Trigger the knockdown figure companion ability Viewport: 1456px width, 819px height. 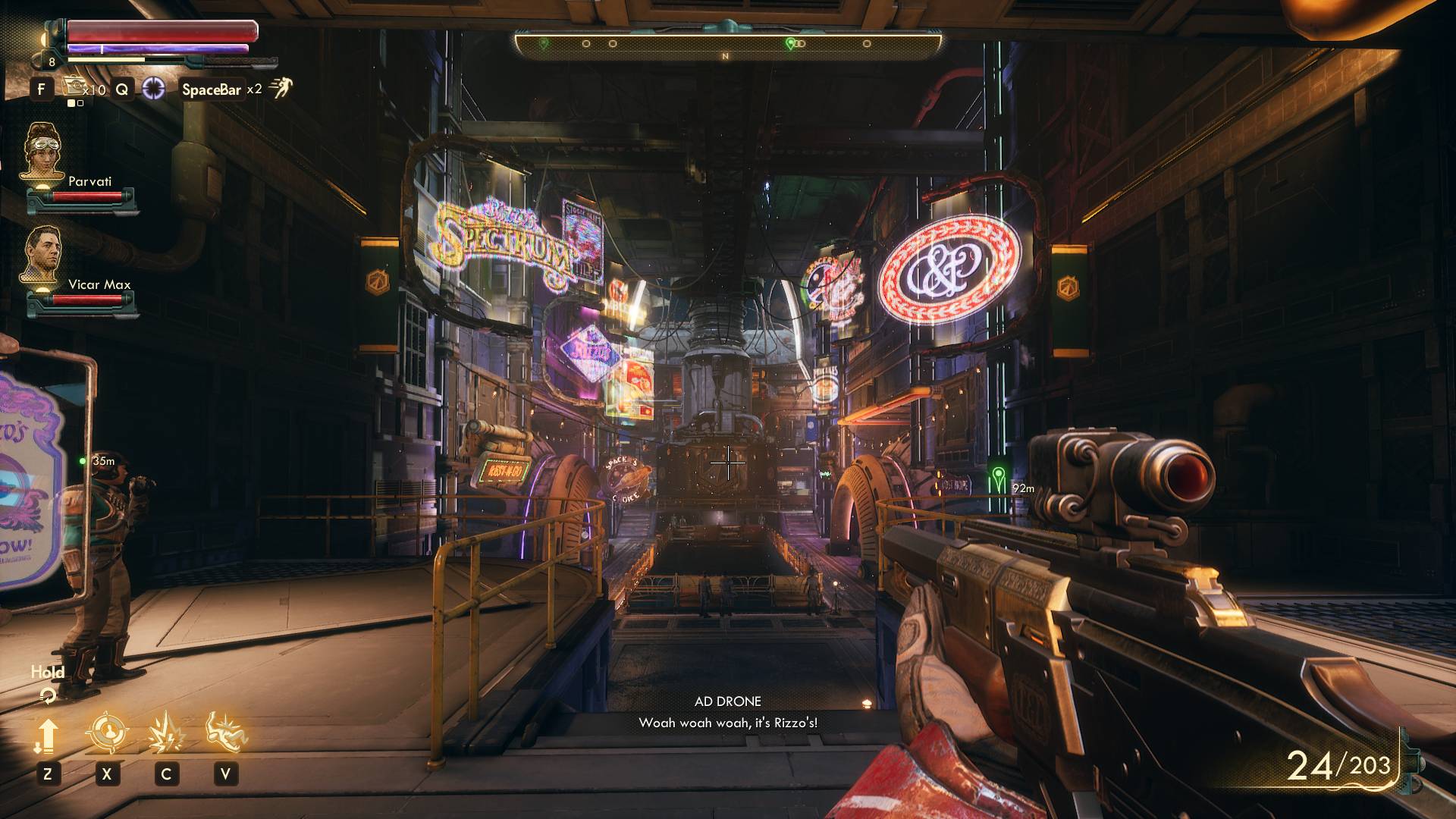point(225,732)
